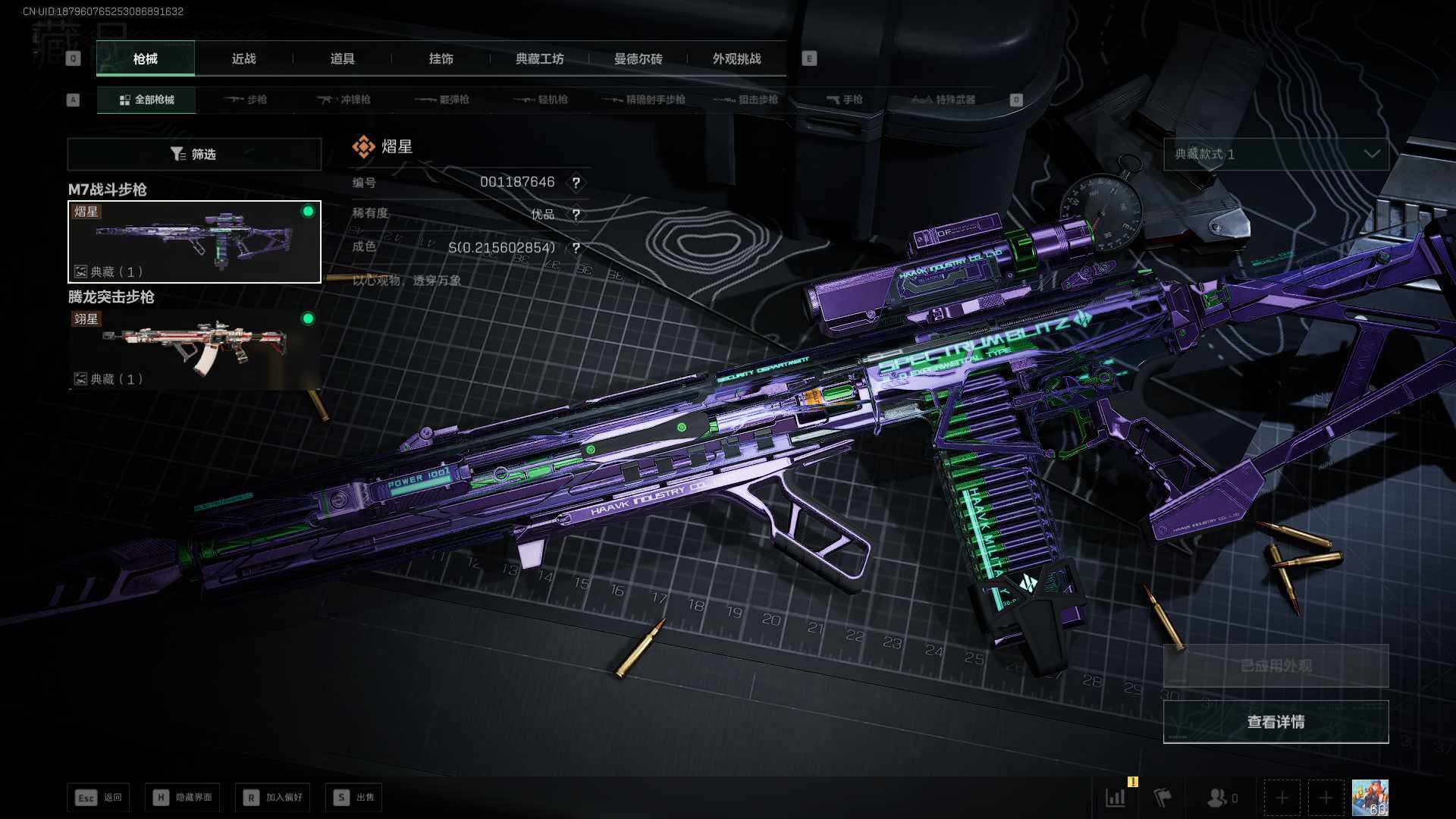This screenshot has width=1456, height=819.
Task: Click the 出售 sell button
Action: click(354, 797)
